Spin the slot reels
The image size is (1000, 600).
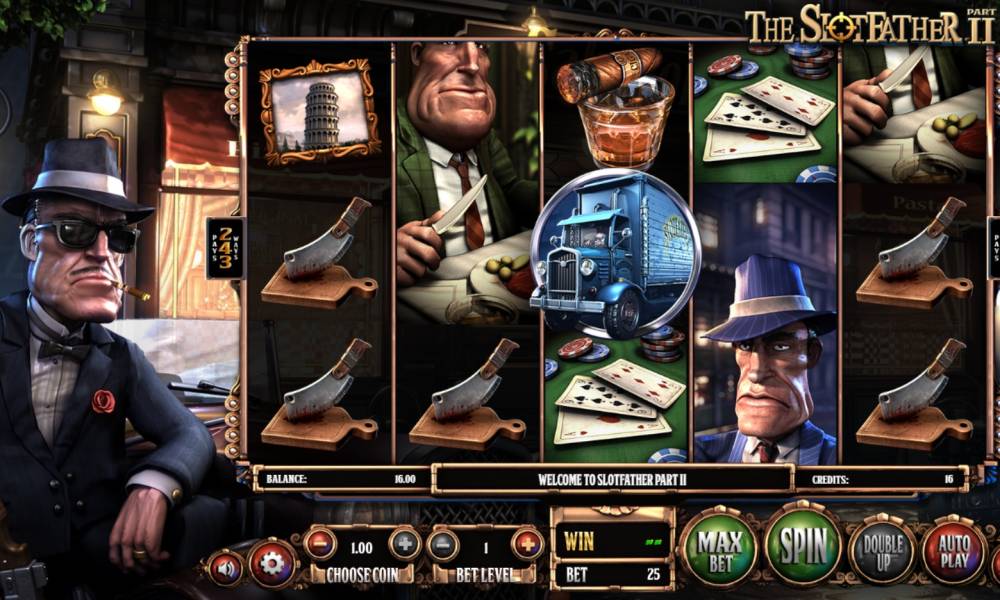tap(803, 548)
